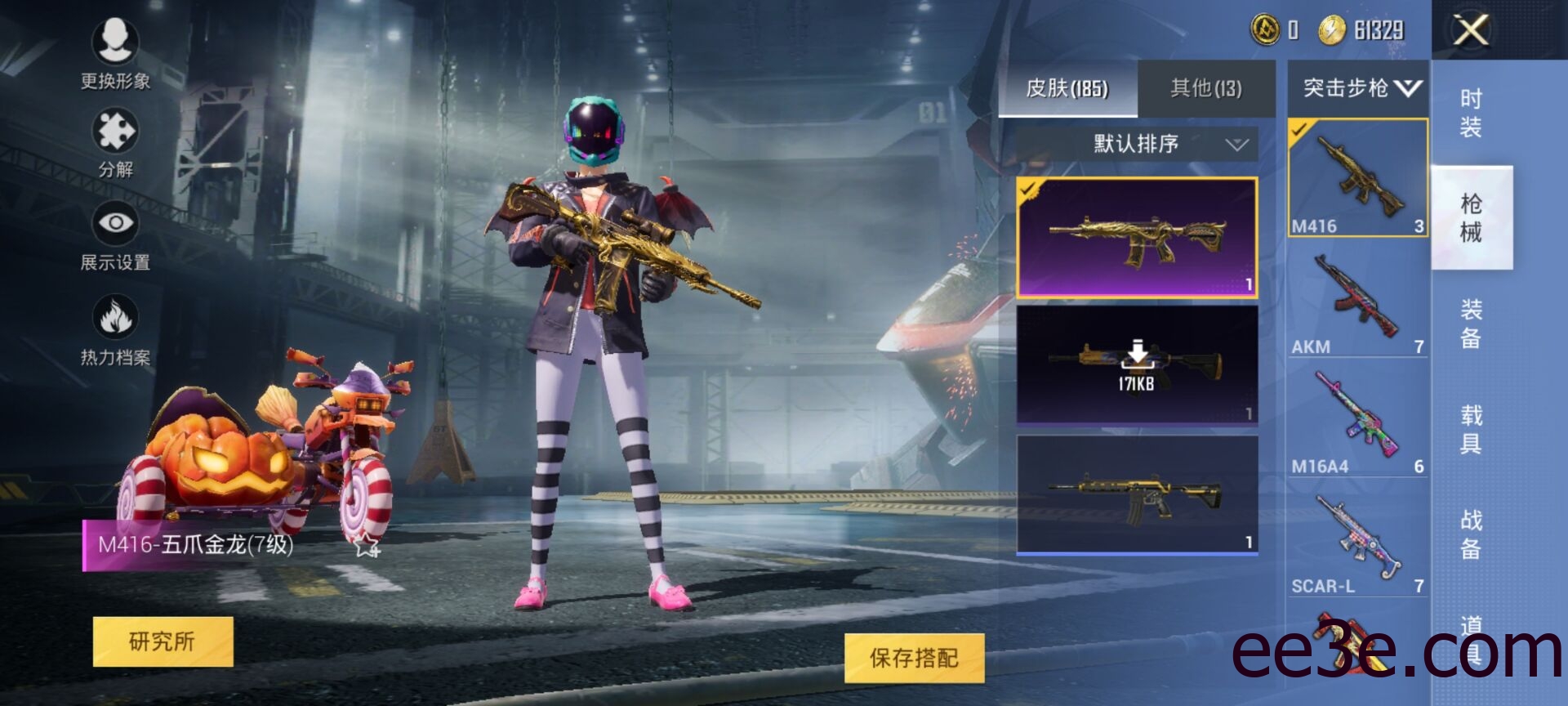The width and height of the screenshot is (1568, 706).
Task: Open the 突击步枪 weapon type dropdown
Action: pos(1357,88)
